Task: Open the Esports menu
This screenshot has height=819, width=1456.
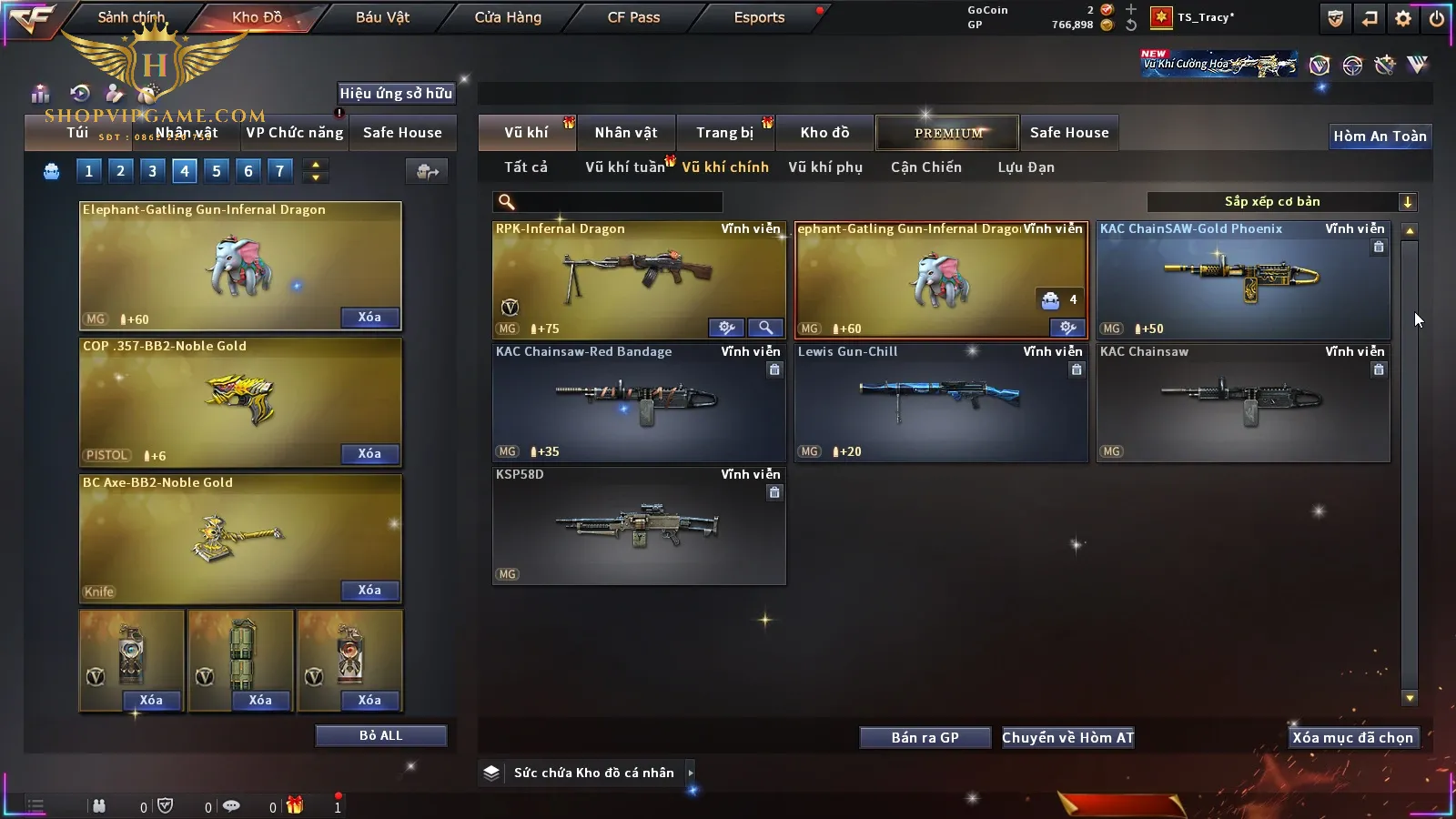Action: (759, 17)
